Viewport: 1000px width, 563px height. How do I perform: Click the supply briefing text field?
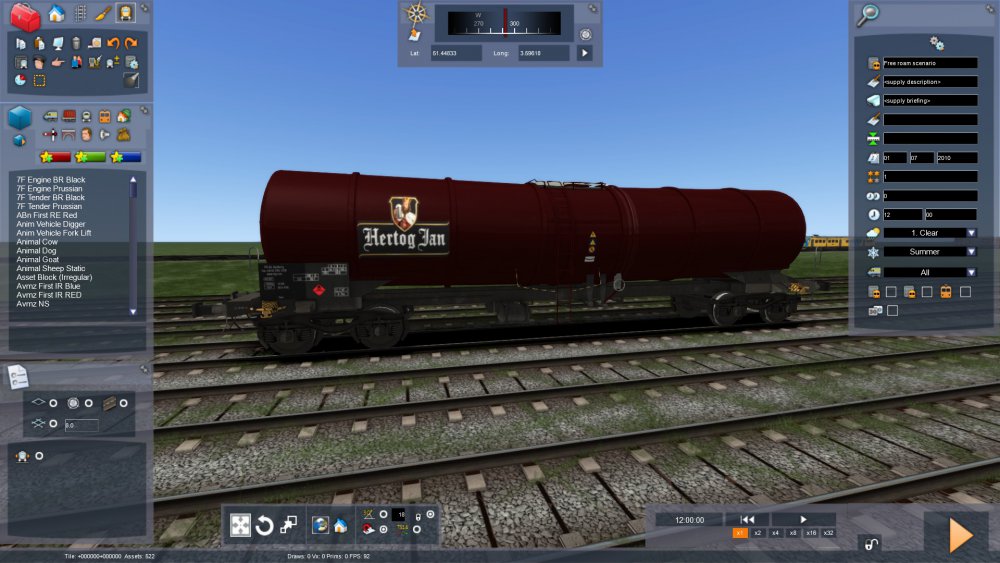pyautogui.click(x=929, y=101)
